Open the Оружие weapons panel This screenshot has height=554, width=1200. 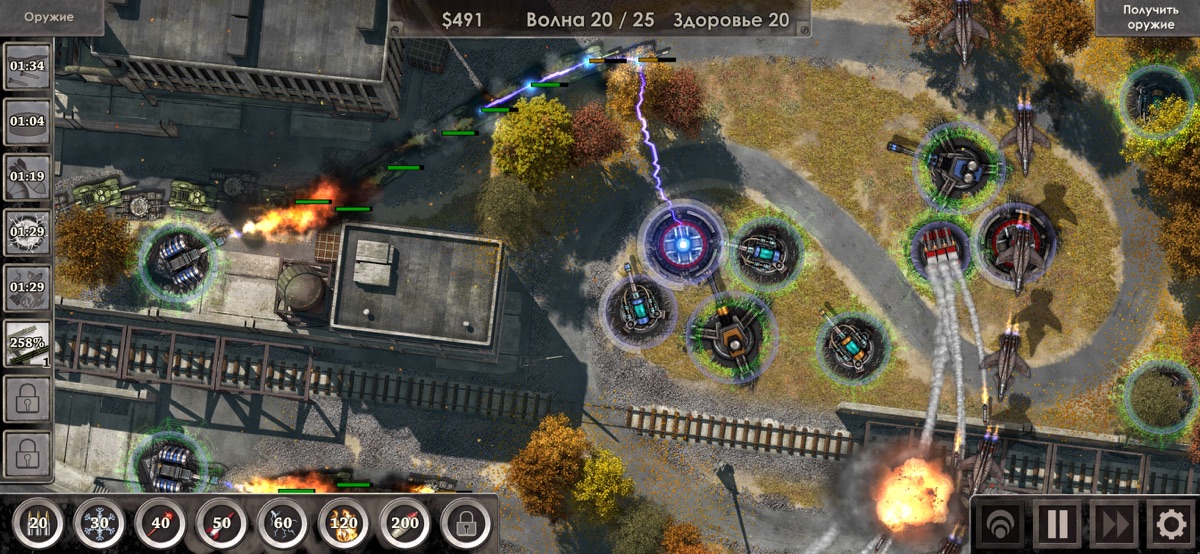(50, 16)
